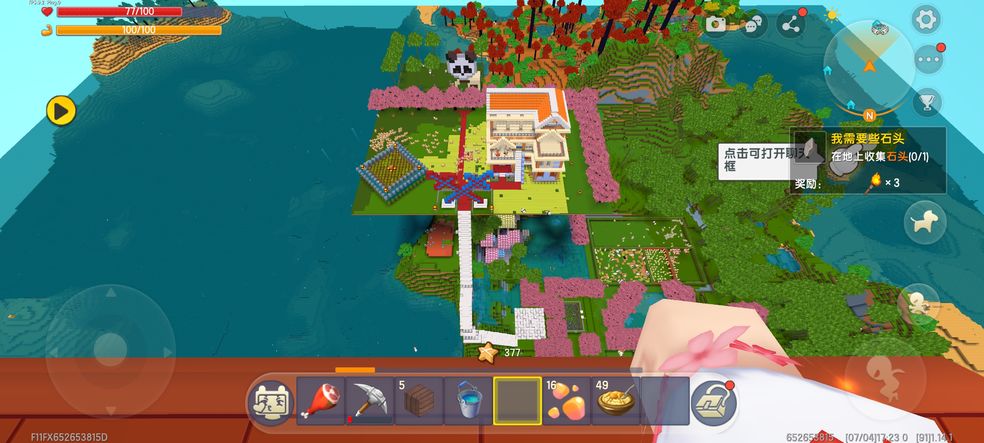
Task: Tap the share icon
Action: click(x=792, y=24)
